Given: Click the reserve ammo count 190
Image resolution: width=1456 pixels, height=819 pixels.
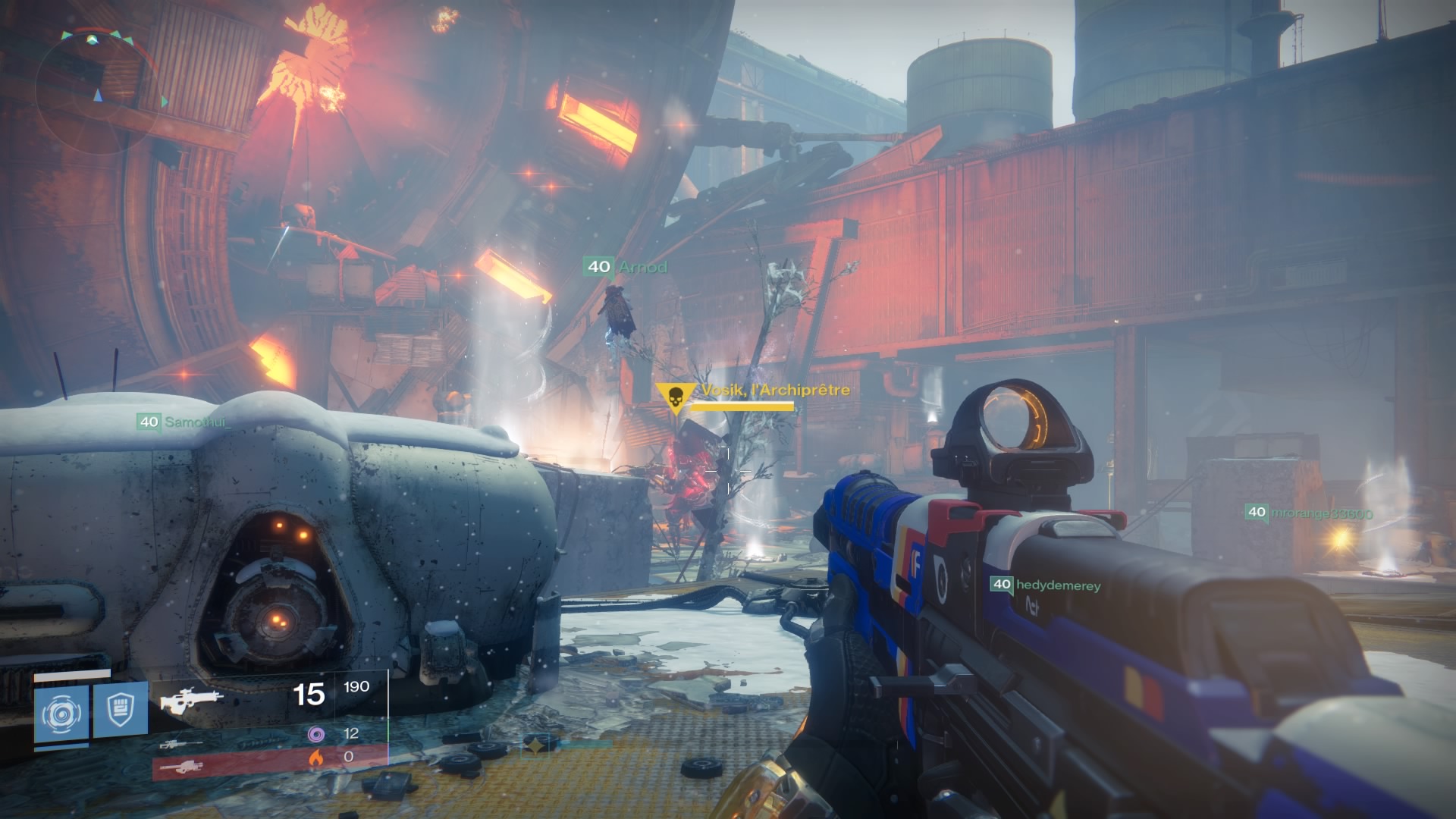Looking at the screenshot, I should click(356, 686).
